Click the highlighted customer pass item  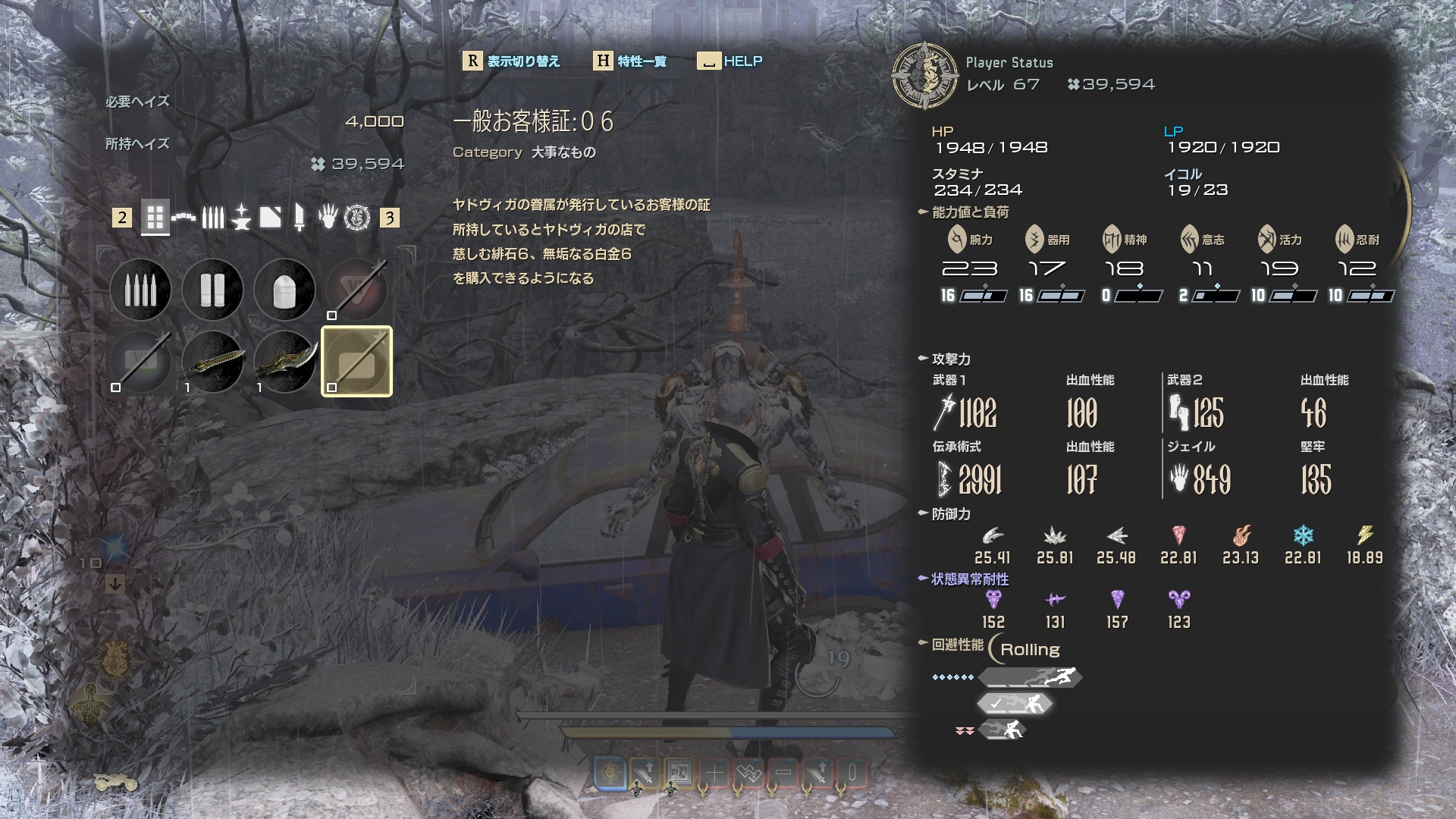356,362
